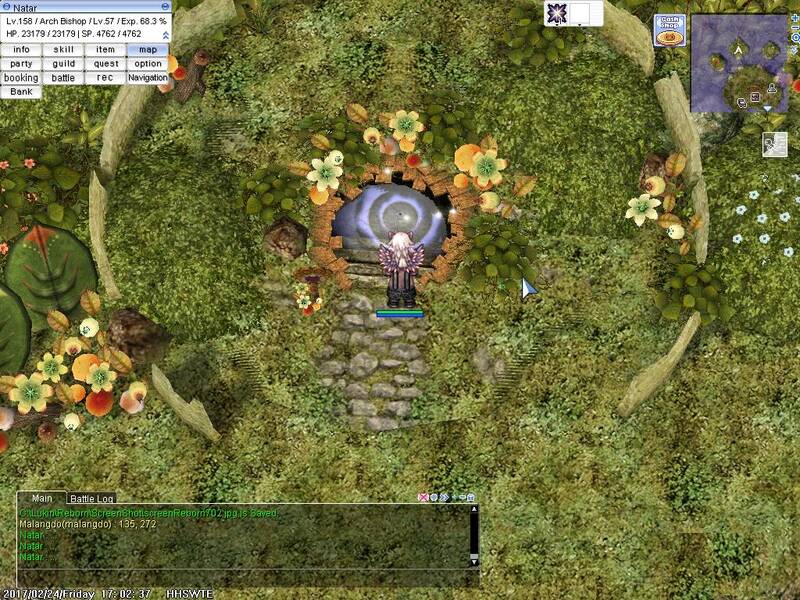Screen dimensions: 800x600
Task: Open the guild window
Action: click(x=63, y=63)
